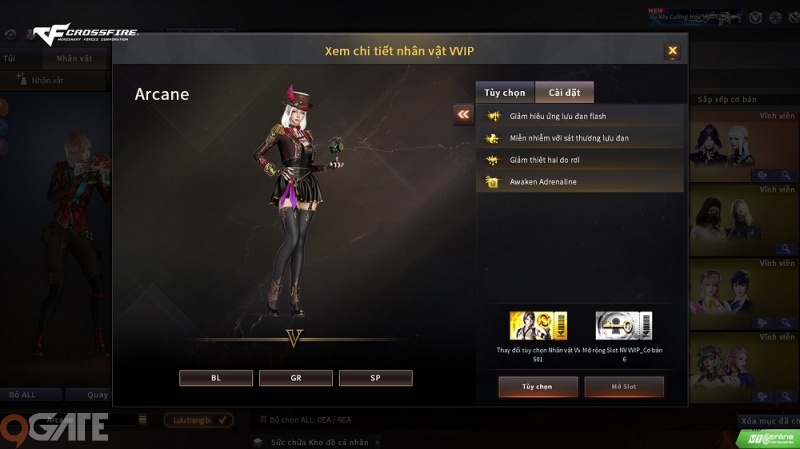Click the Mở Slot button

(624, 386)
